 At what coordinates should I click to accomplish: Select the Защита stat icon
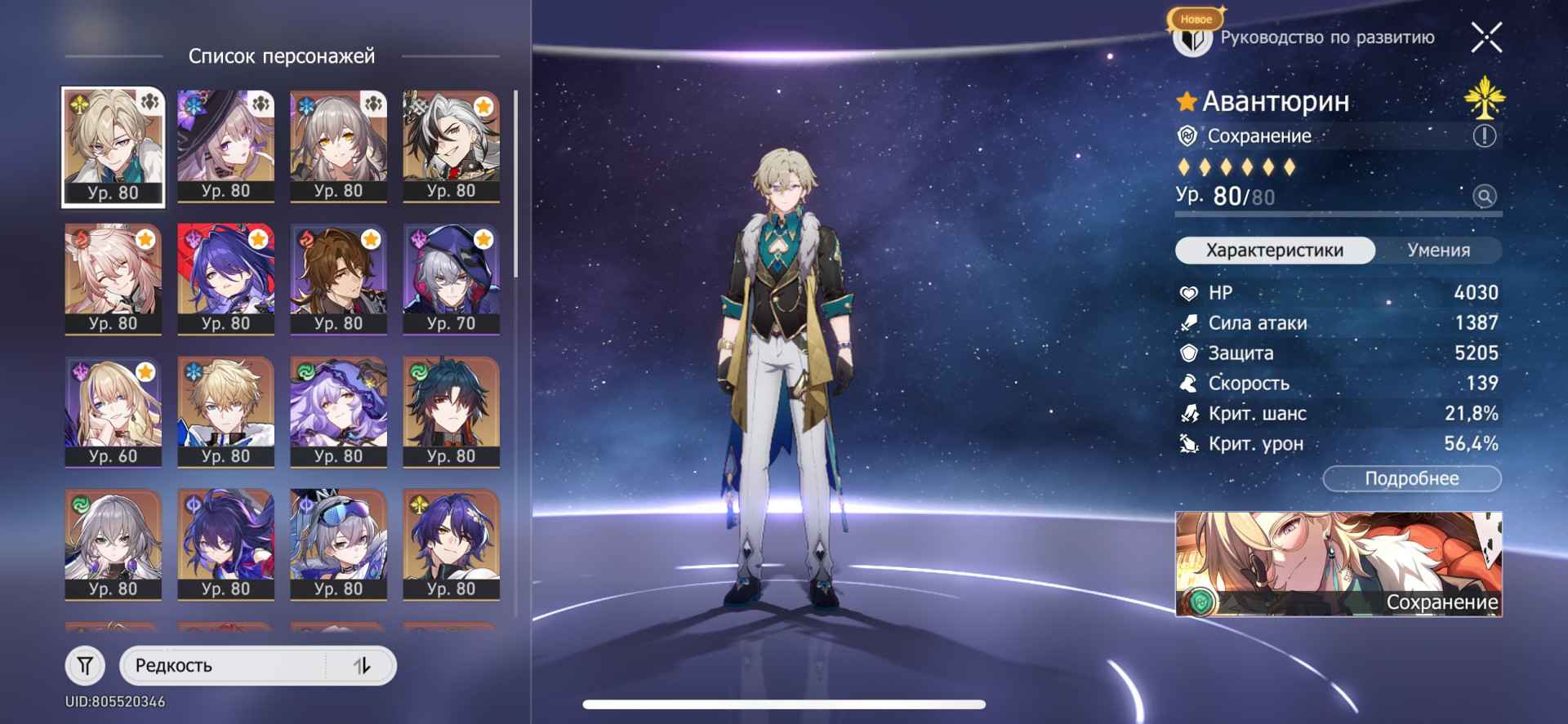point(1188,353)
